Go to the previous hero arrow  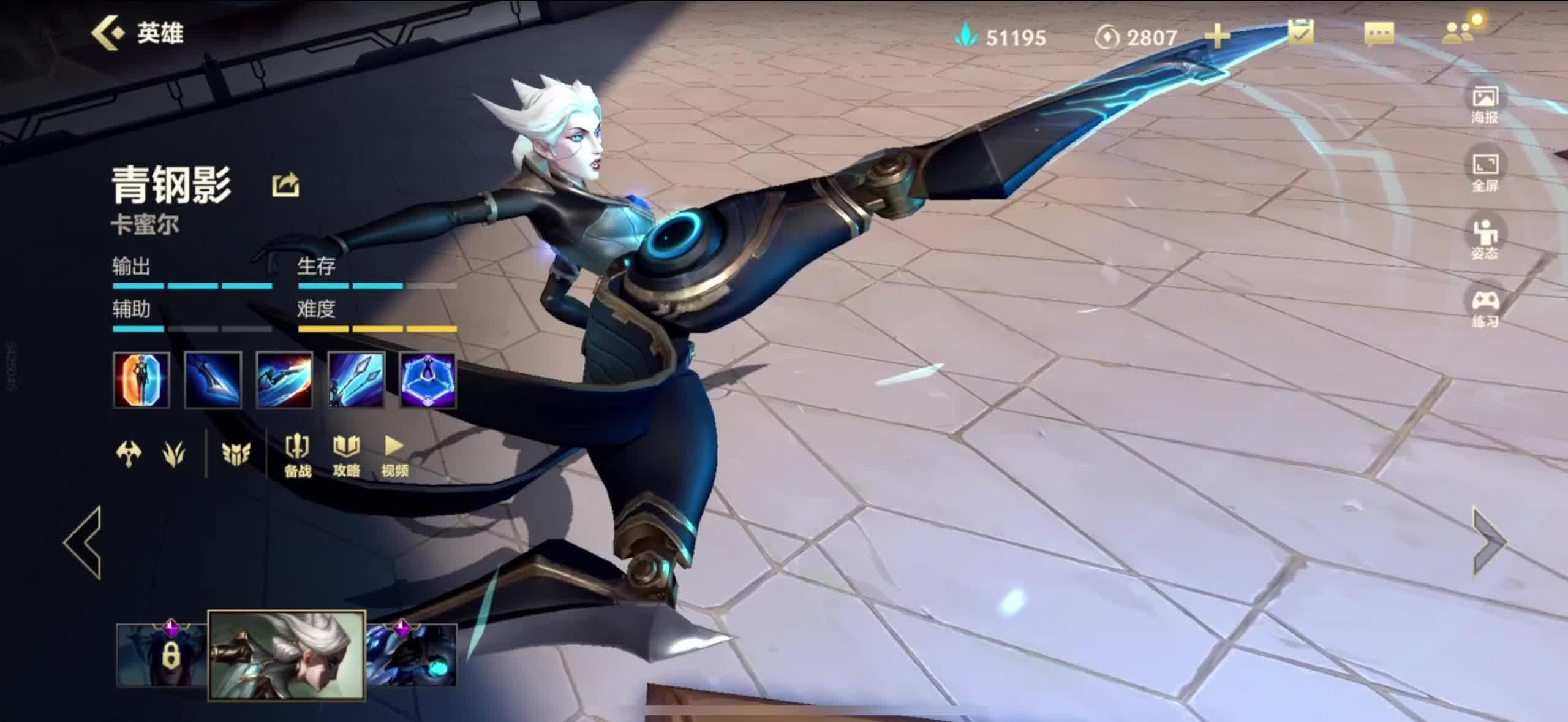pyautogui.click(x=83, y=542)
